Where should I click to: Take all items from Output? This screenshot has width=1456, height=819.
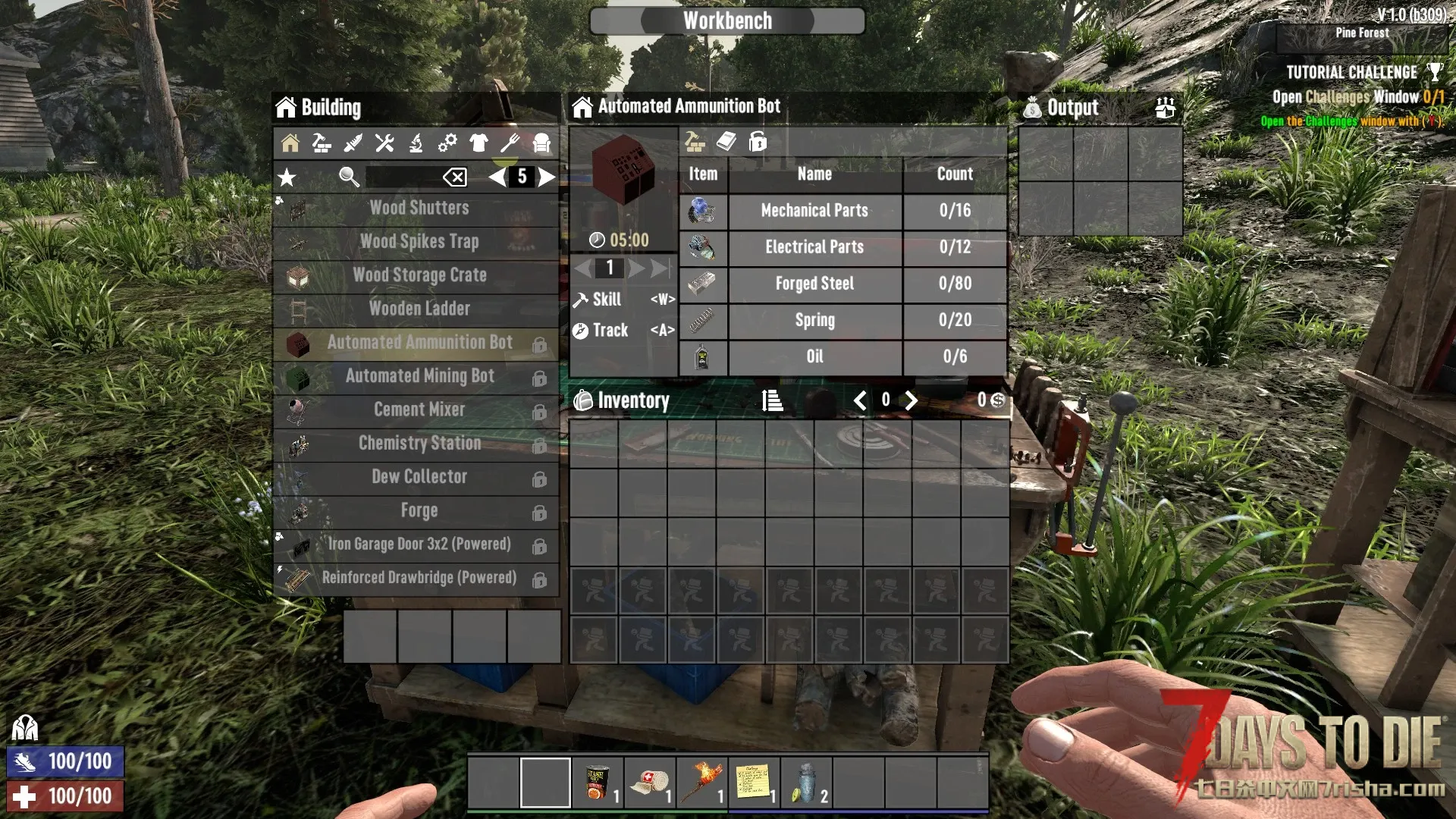1165,108
